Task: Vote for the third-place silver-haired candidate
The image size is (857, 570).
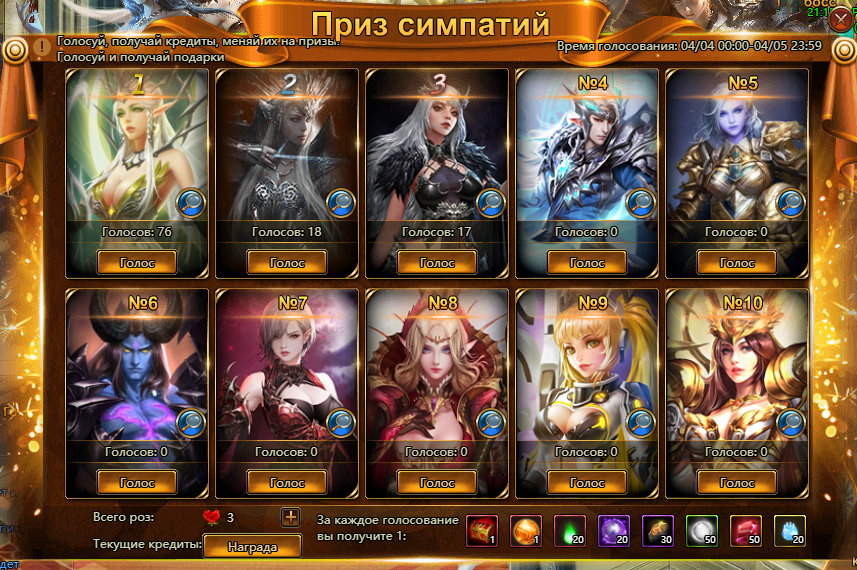Action: coord(436,262)
